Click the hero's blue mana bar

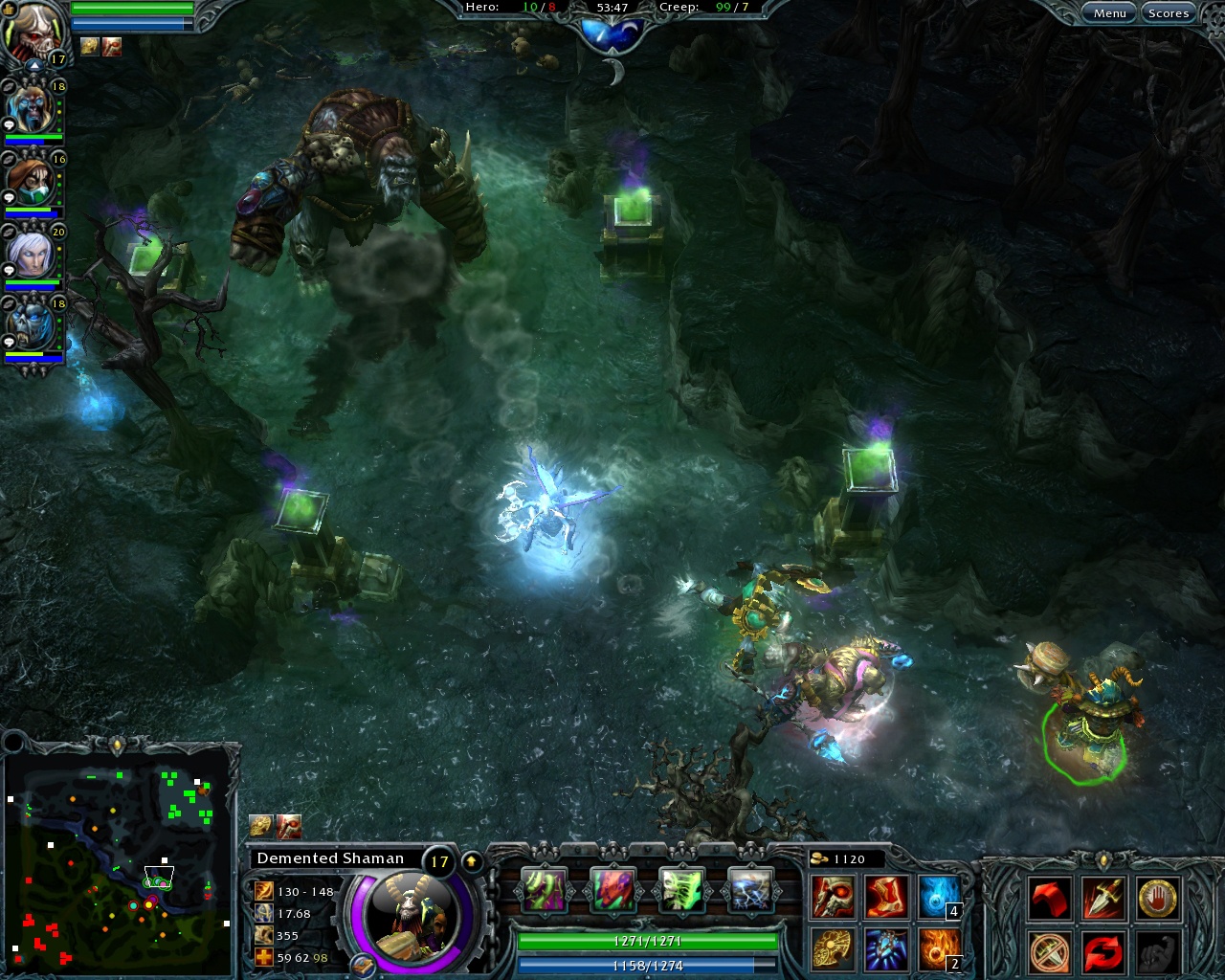click(646, 967)
